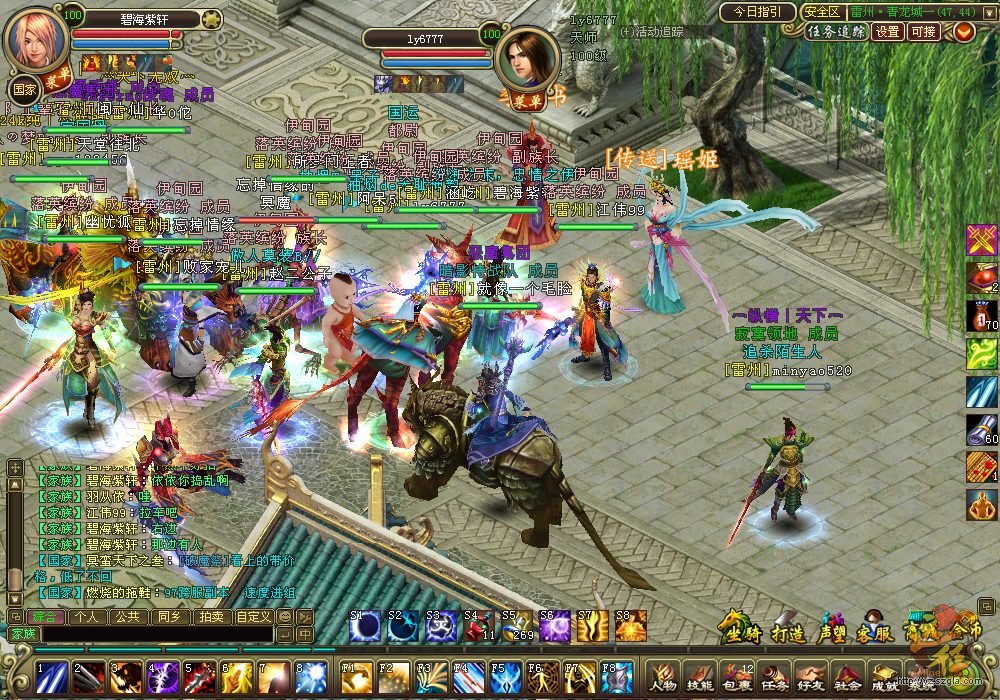Image resolution: width=1000 pixels, height=700 pixels.
Task: Open the 自定义 custom chat tab
Action: coord(253,617)
